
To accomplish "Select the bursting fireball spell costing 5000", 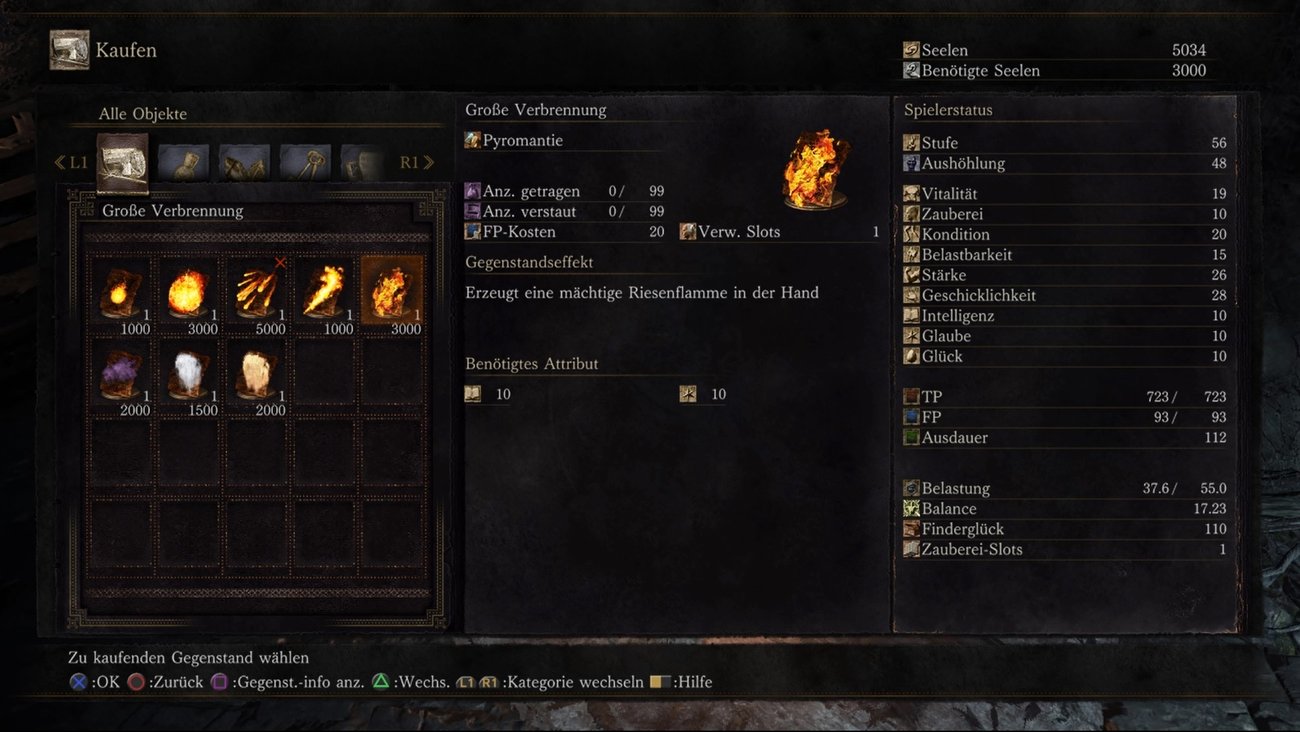I will click(x=256, y=290).
